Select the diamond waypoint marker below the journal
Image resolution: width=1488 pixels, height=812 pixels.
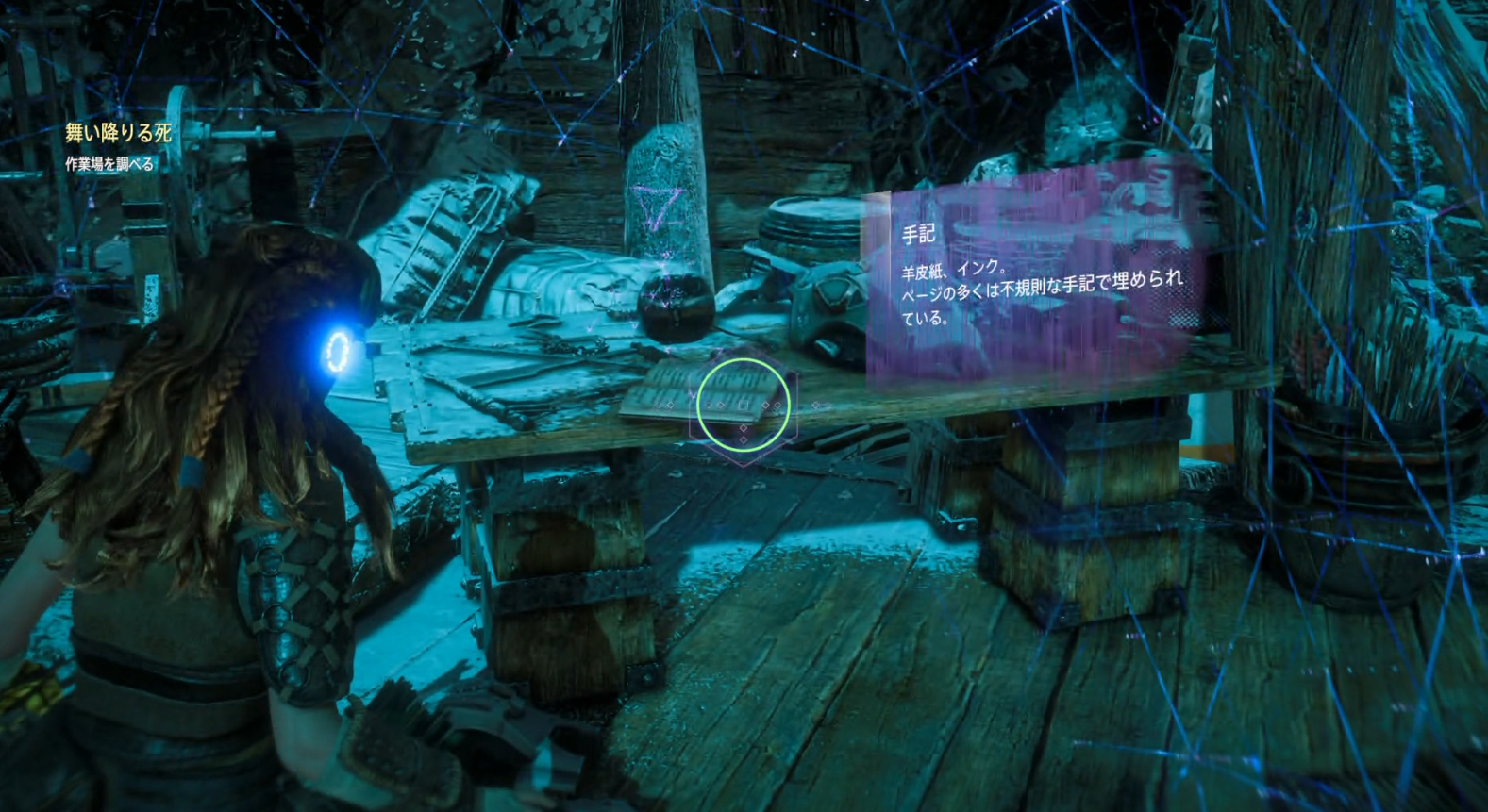coord(744,427)
